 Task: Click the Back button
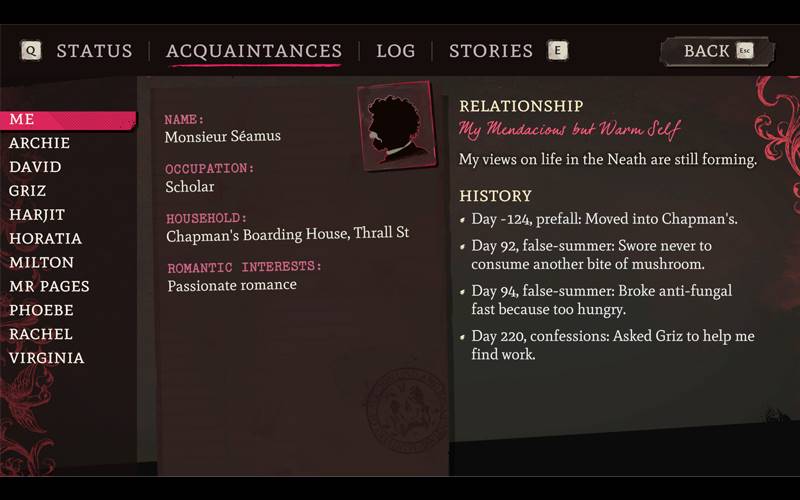[x=716, y=51]
